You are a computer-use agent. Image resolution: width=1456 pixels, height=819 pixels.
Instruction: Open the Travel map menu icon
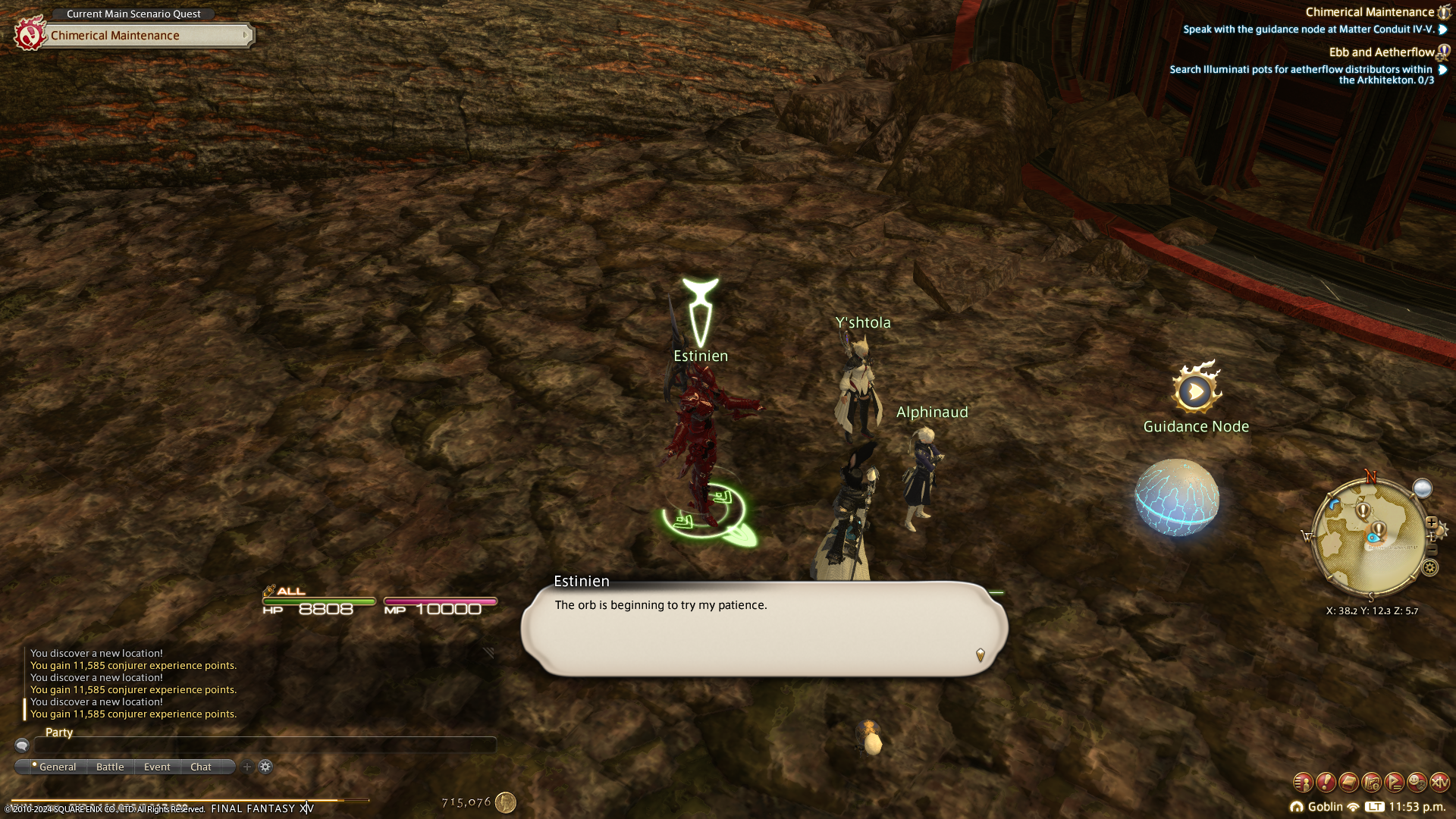[1371, 782]
